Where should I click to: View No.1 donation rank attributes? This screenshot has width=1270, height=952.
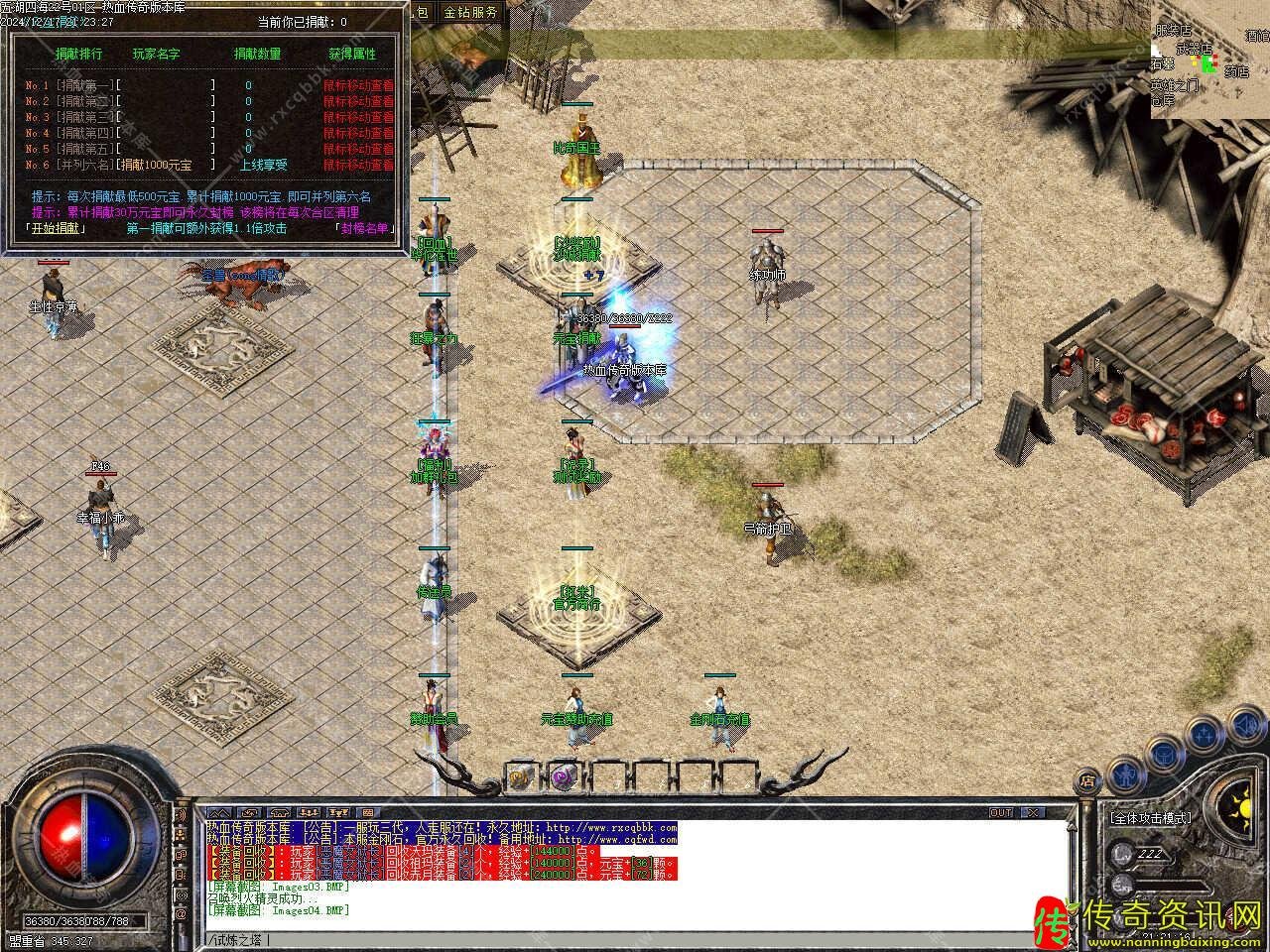[358, 85]
